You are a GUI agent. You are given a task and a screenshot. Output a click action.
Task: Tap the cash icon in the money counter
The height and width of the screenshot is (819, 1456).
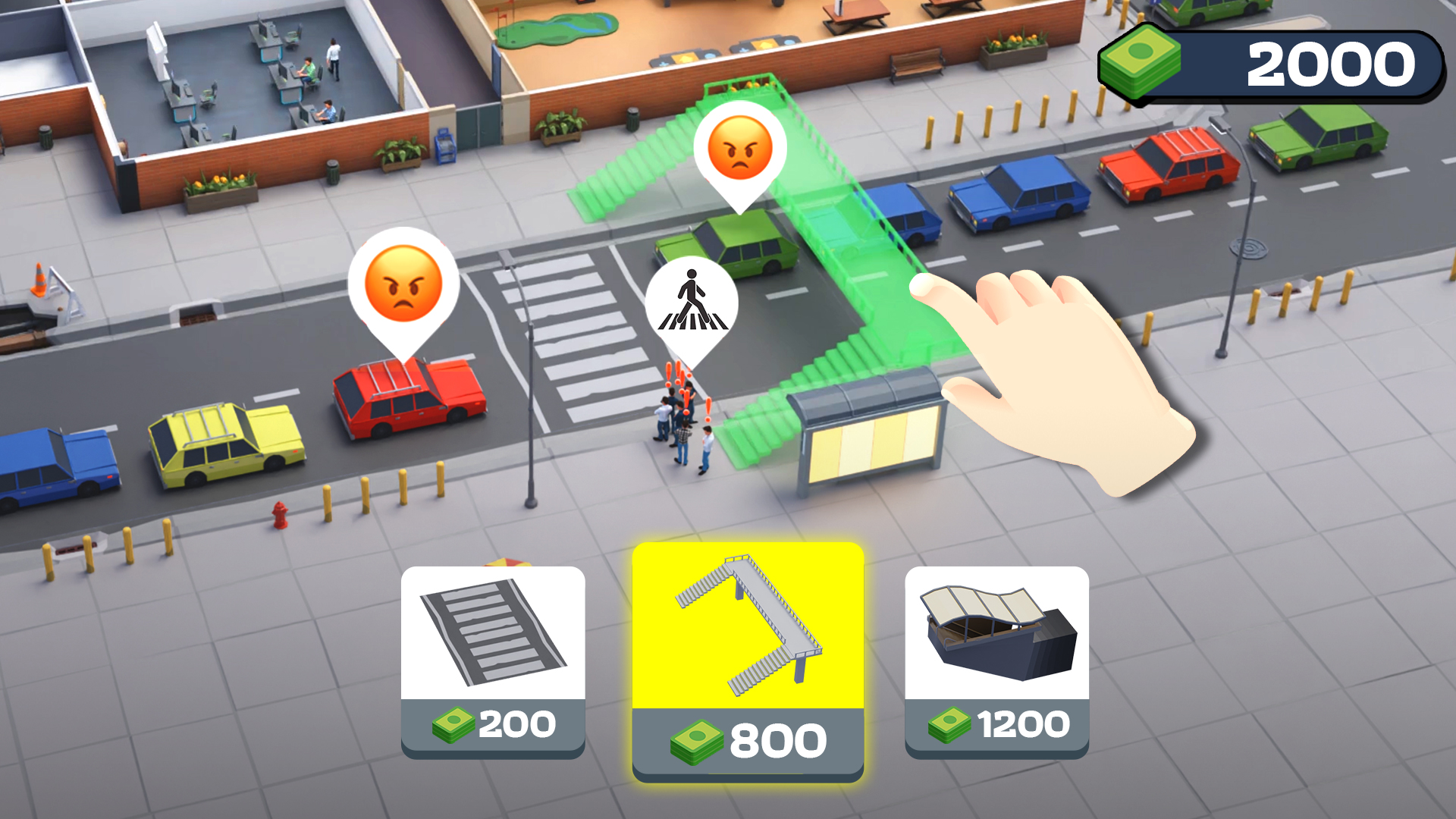(x=1139, y=62)
